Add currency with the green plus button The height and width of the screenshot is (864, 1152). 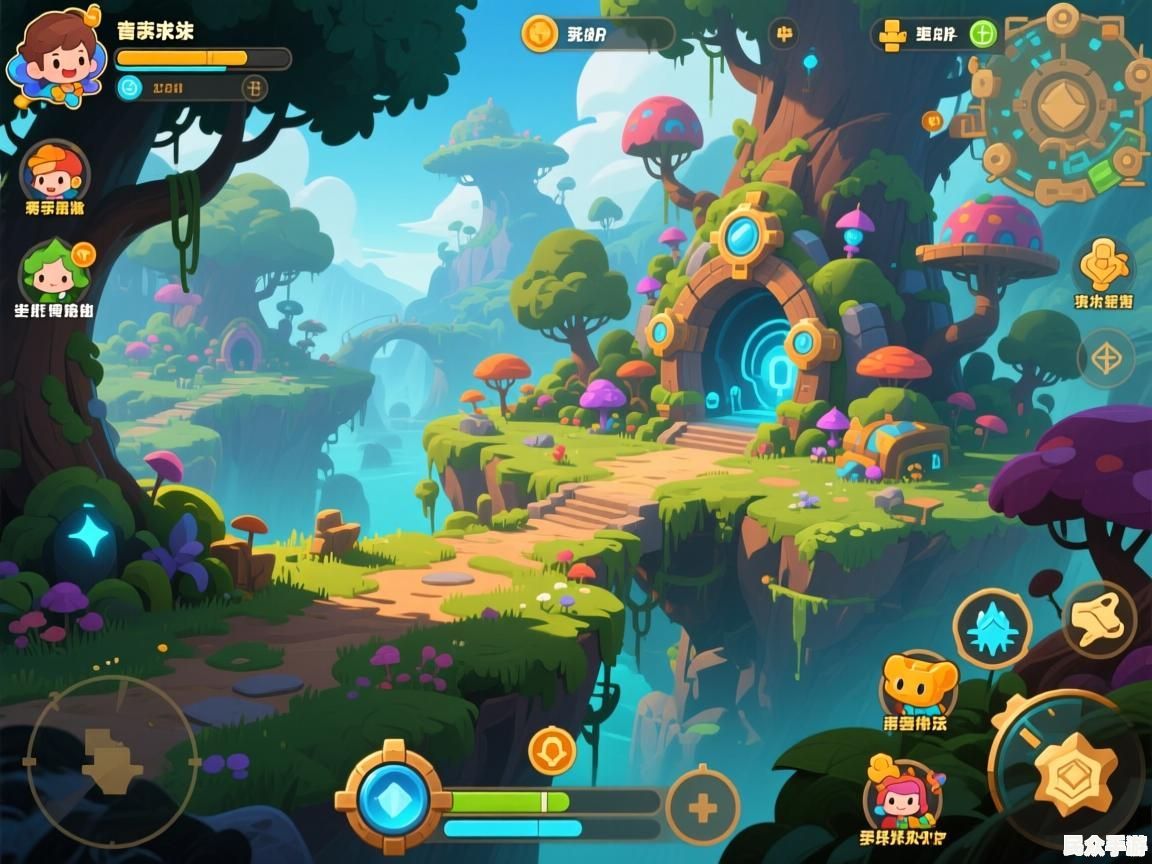click(x=984, y=34)
